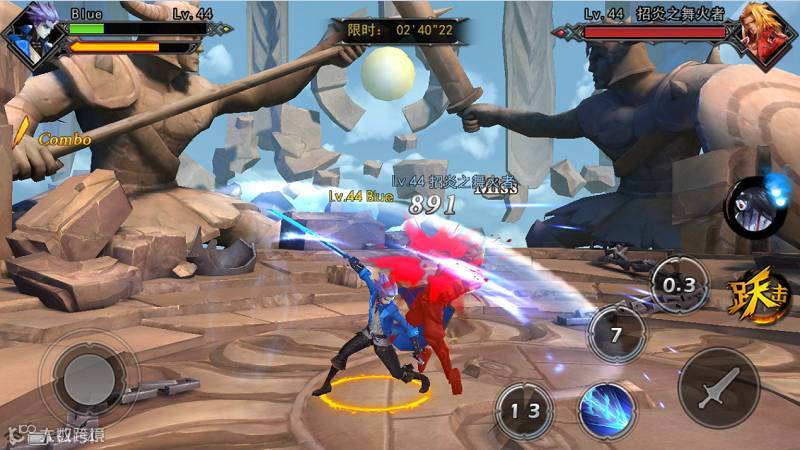The width and height of the screenshot is (800, 450).
Task: Tap the blue-flame character swap icon
Action: point(754,206)
